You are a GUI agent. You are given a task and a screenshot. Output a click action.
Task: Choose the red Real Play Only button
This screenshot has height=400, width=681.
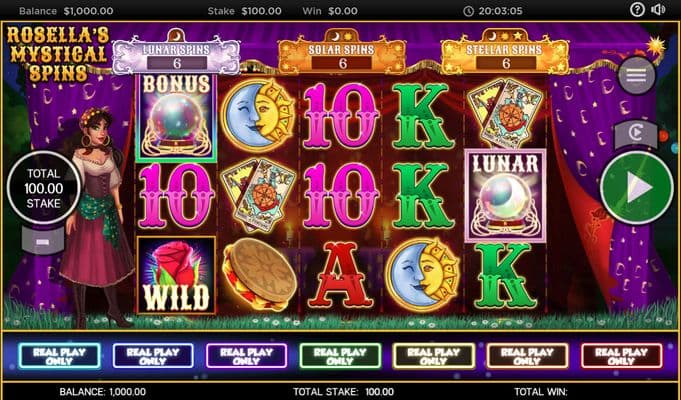click(x=621, y=356)
